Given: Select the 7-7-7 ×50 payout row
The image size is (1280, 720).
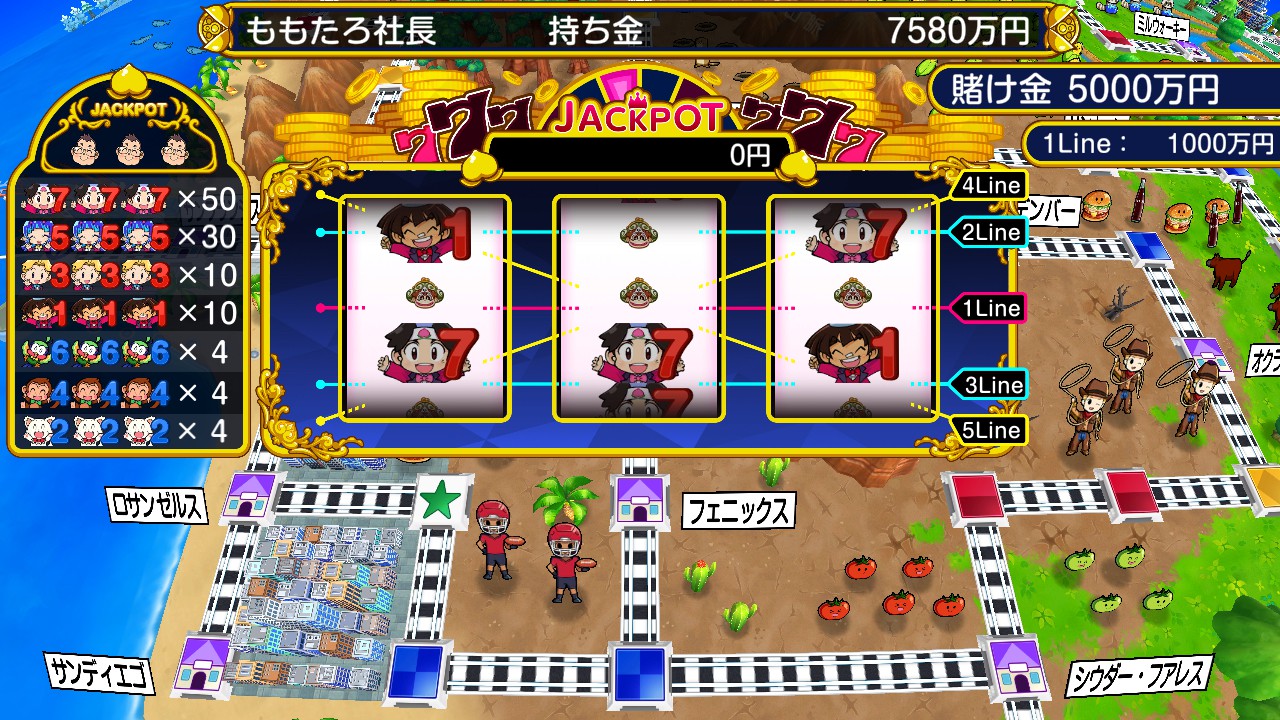Looking at the screenshot, I should tap(128, 200).
